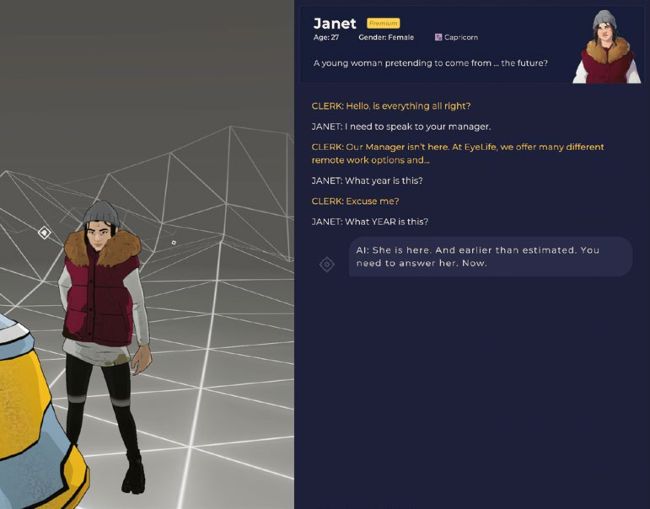
Task: Select the white diamond marker in the scene
Action: pos(44,233)
